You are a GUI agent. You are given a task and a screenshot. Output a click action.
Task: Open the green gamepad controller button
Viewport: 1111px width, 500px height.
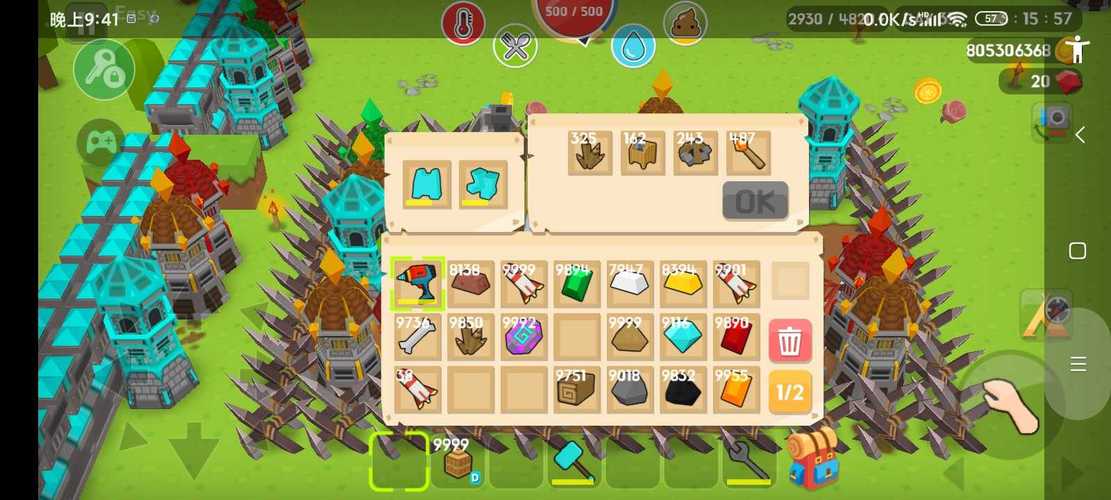[x=101, y=143]
